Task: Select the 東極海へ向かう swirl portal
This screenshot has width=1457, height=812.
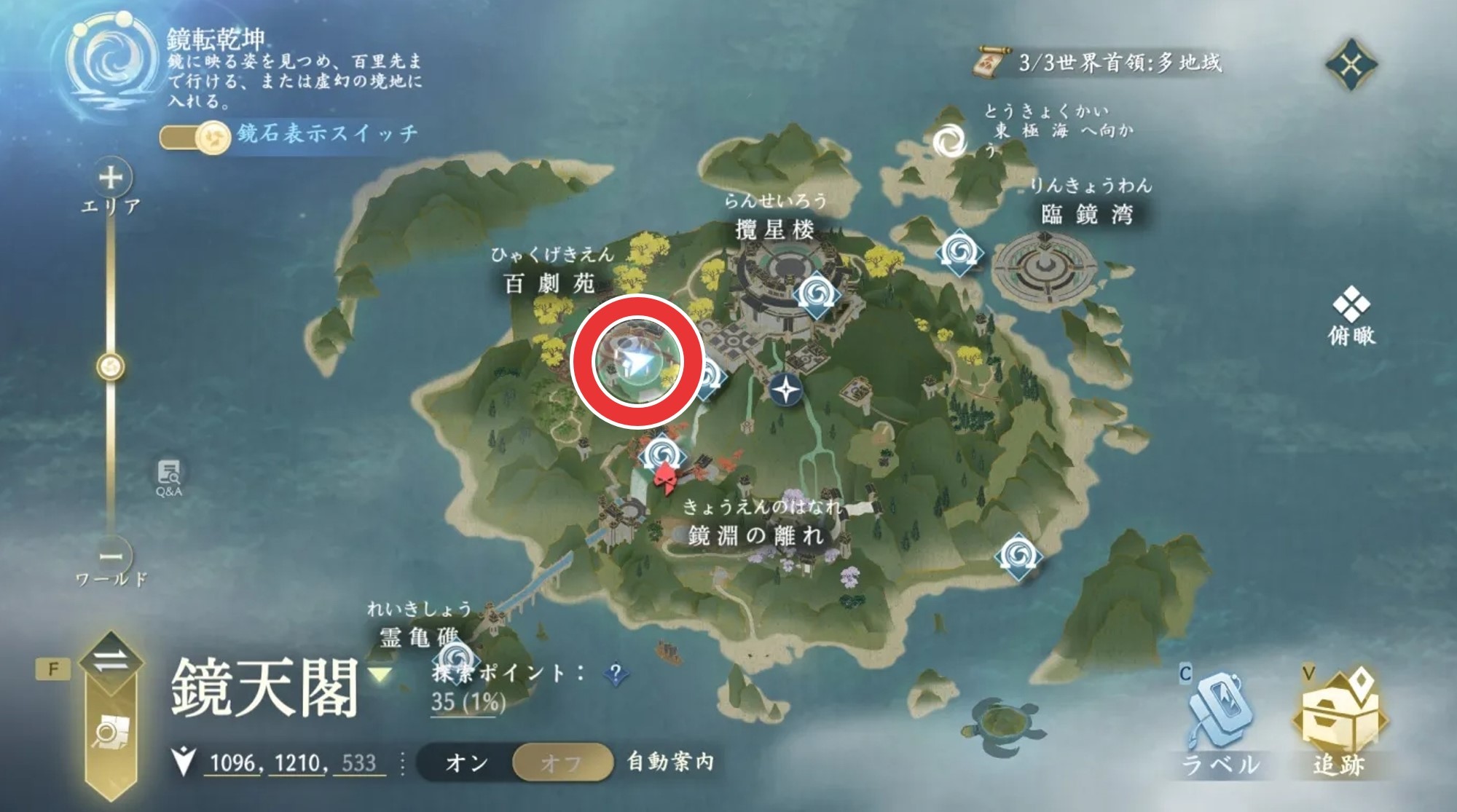Action: coord(950,141)
